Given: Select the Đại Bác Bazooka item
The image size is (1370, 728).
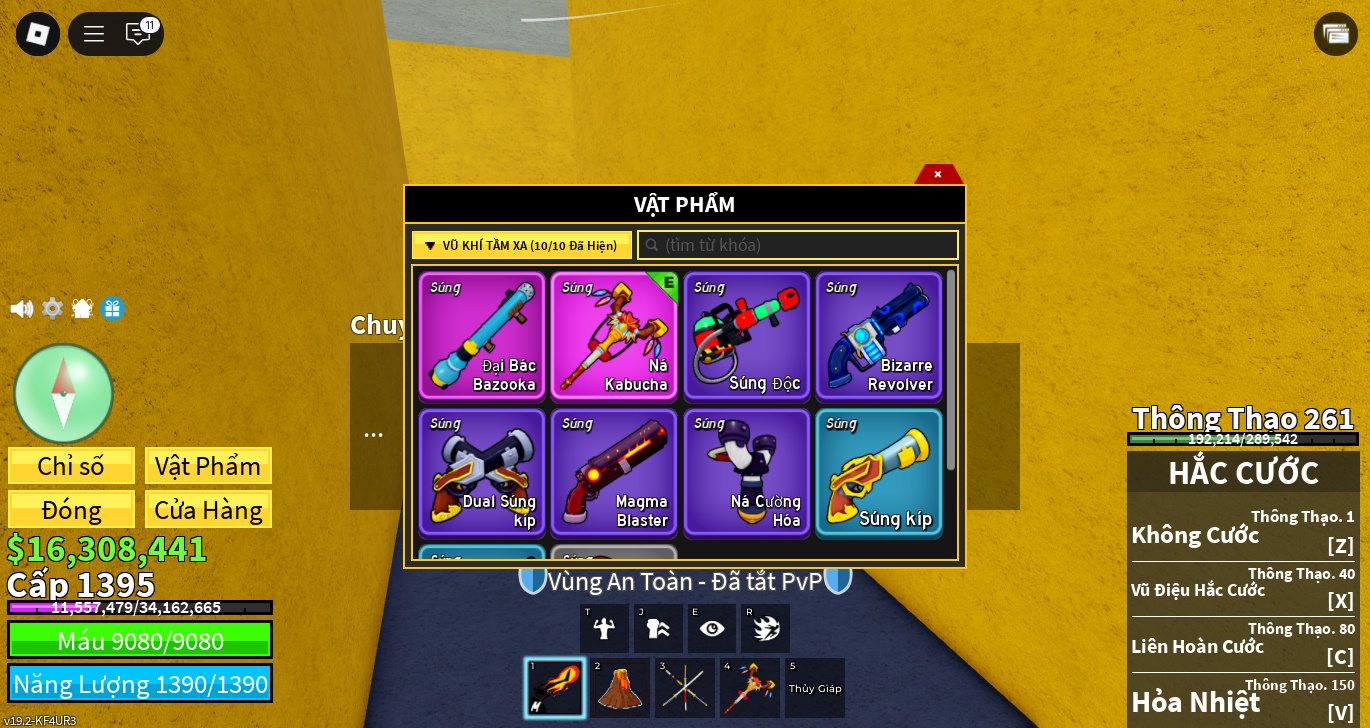Looking at the screenshot, I should pyautogui.click(x=482, y=336).
